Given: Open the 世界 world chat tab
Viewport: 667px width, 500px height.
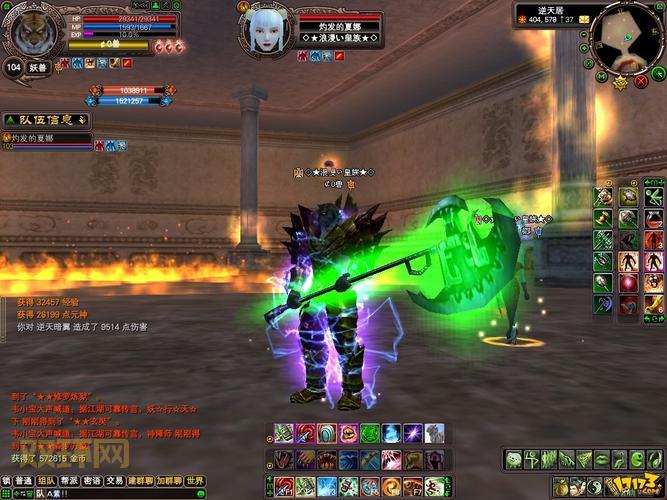Looking at the screenshot, I should [x=195, y=481].
